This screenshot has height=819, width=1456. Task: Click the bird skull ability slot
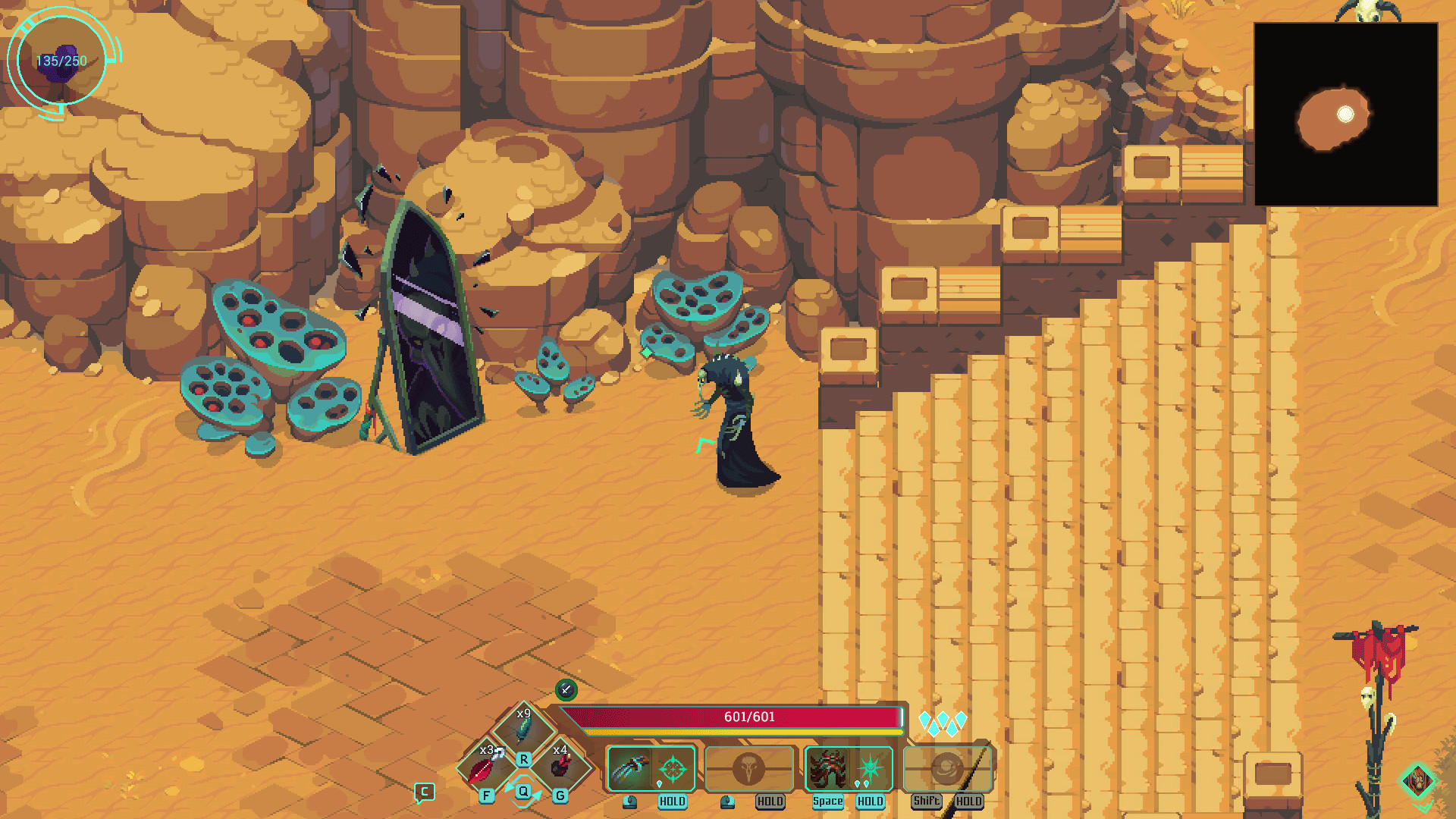(x=749, y=768)
